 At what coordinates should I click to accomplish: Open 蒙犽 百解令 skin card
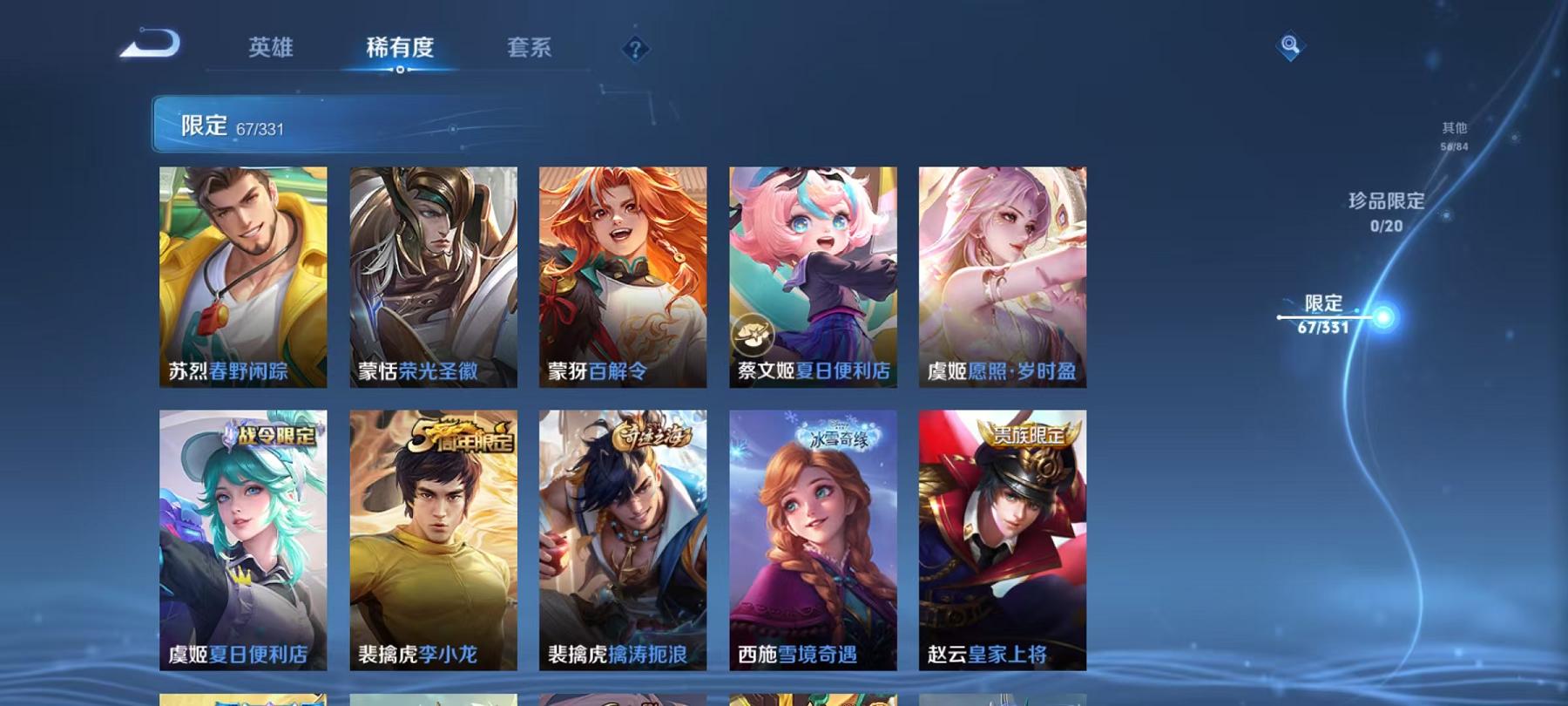624,275
